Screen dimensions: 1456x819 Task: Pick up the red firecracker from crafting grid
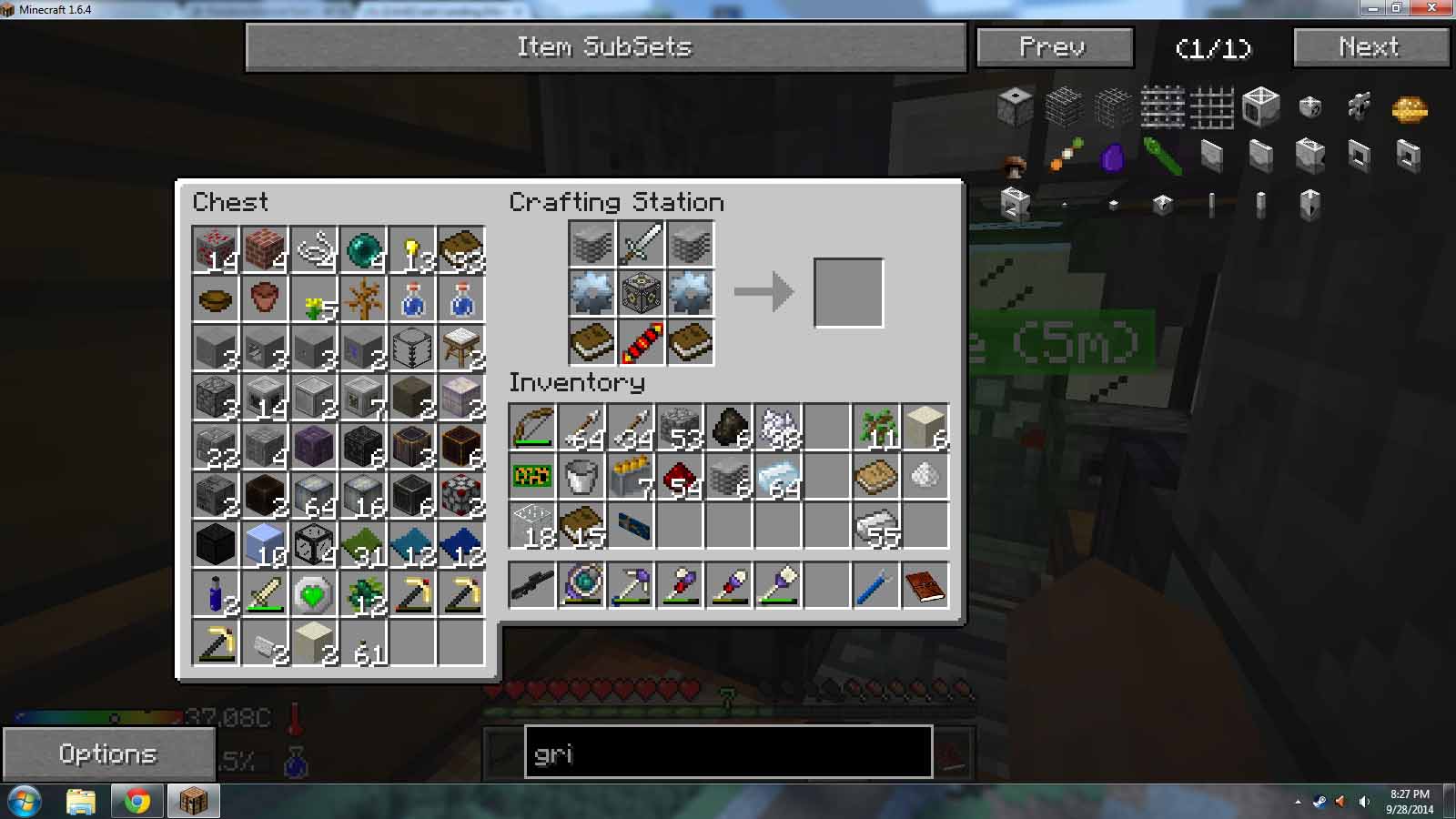pyautogui.click(x=642, y=343)
